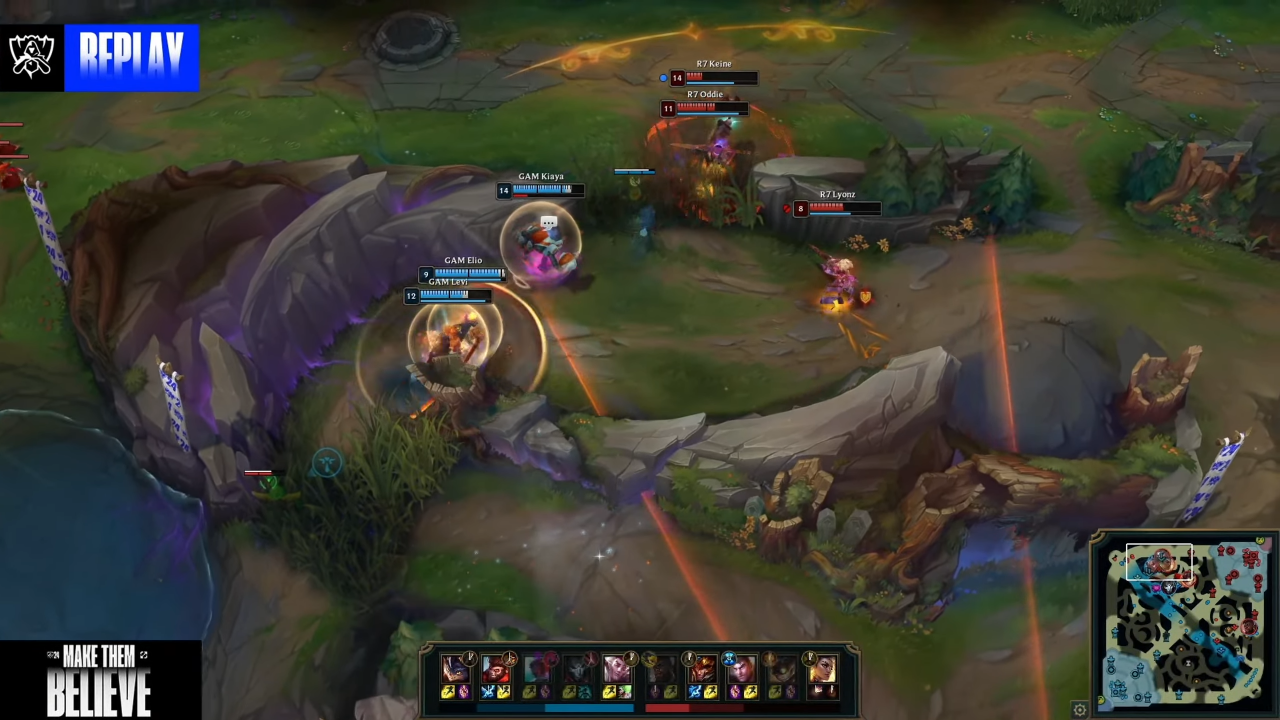Expand R7 Oddie's champion frame near the top
The image size is (1280, 720).
(705, 108)
